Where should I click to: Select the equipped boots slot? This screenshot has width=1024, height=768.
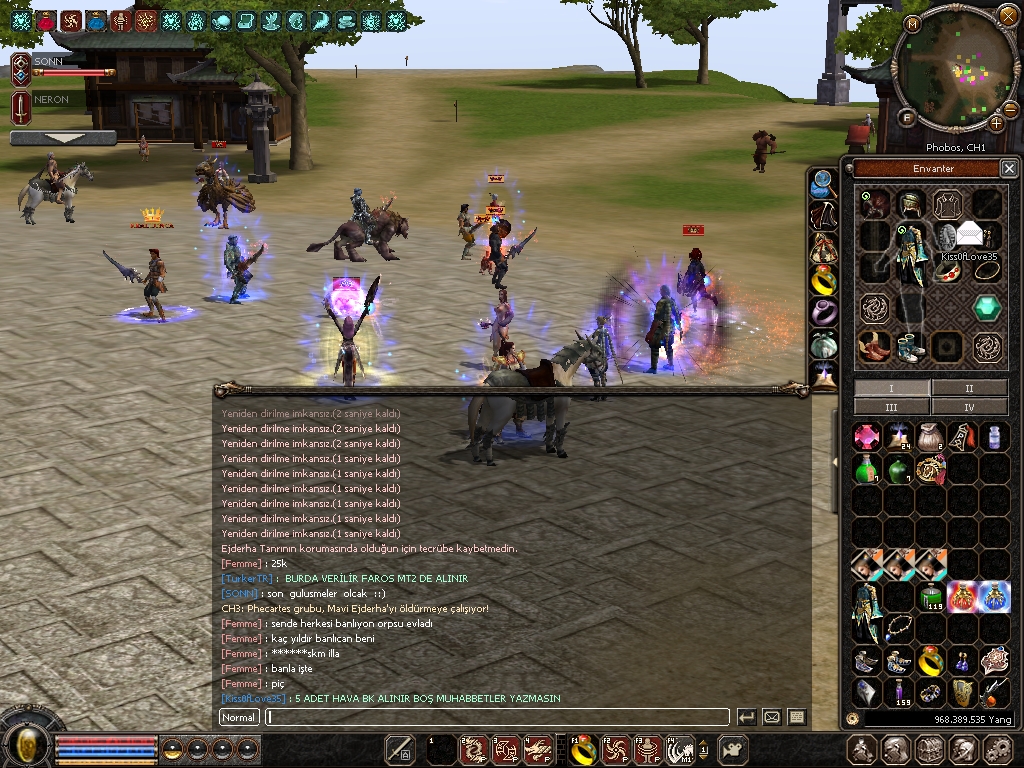(x=909, y=347)
